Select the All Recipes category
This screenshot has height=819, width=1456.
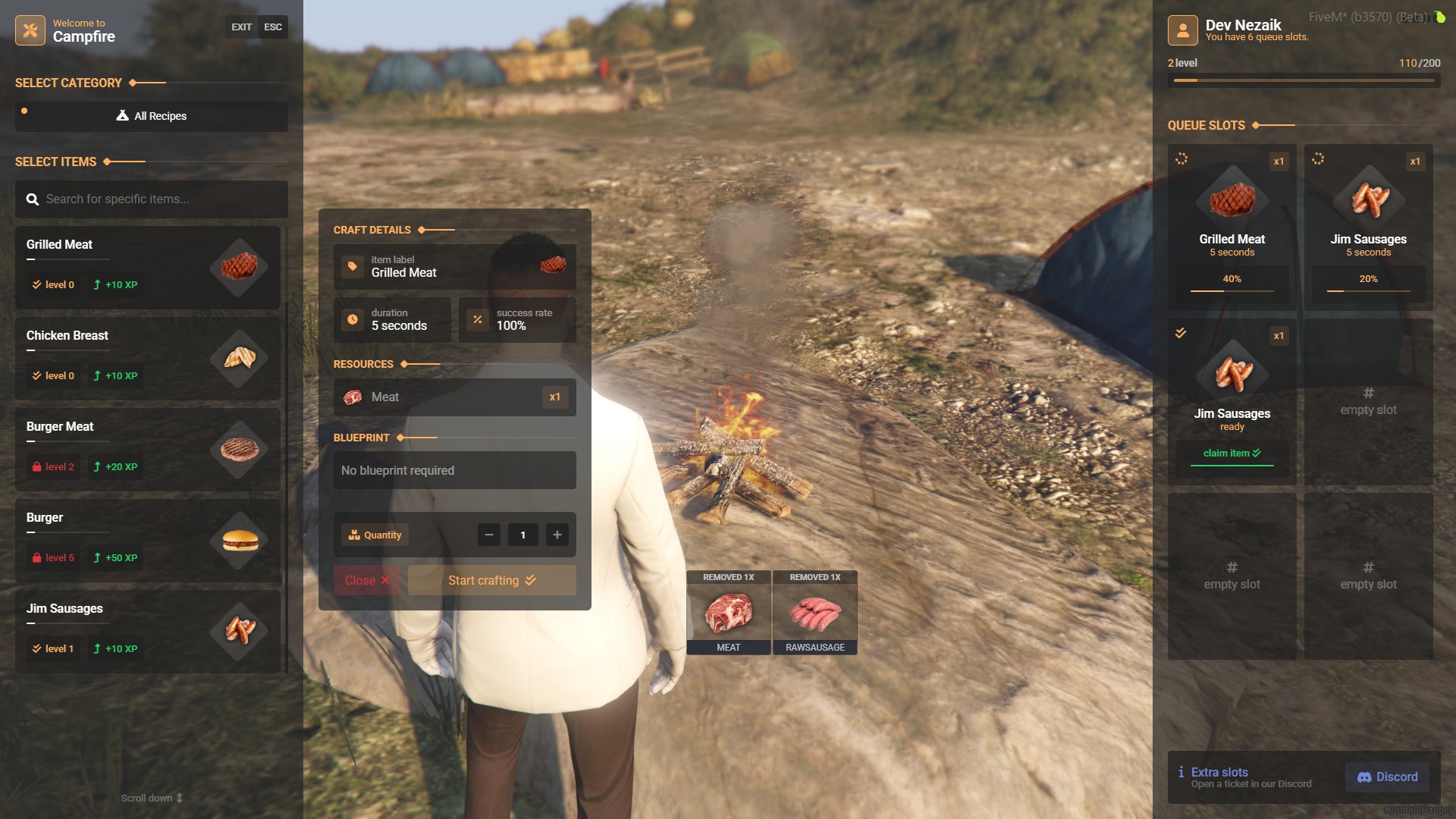(152, 116)
